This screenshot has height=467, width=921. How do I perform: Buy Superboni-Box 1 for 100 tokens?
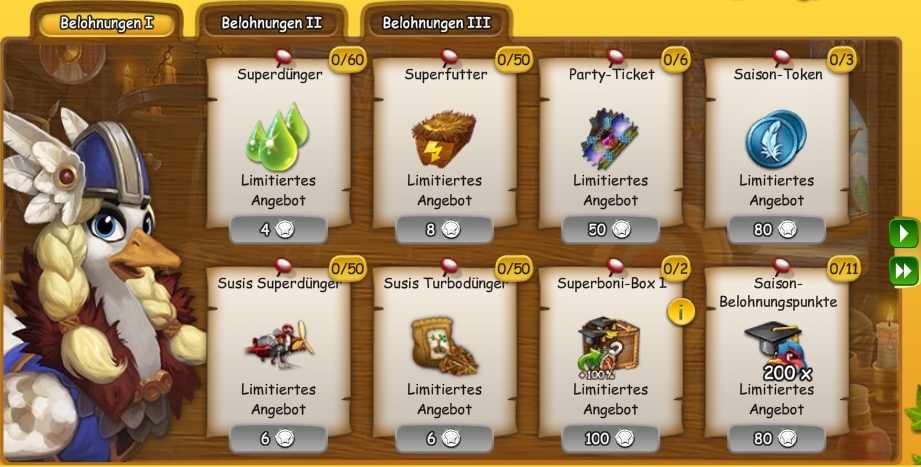610,438
